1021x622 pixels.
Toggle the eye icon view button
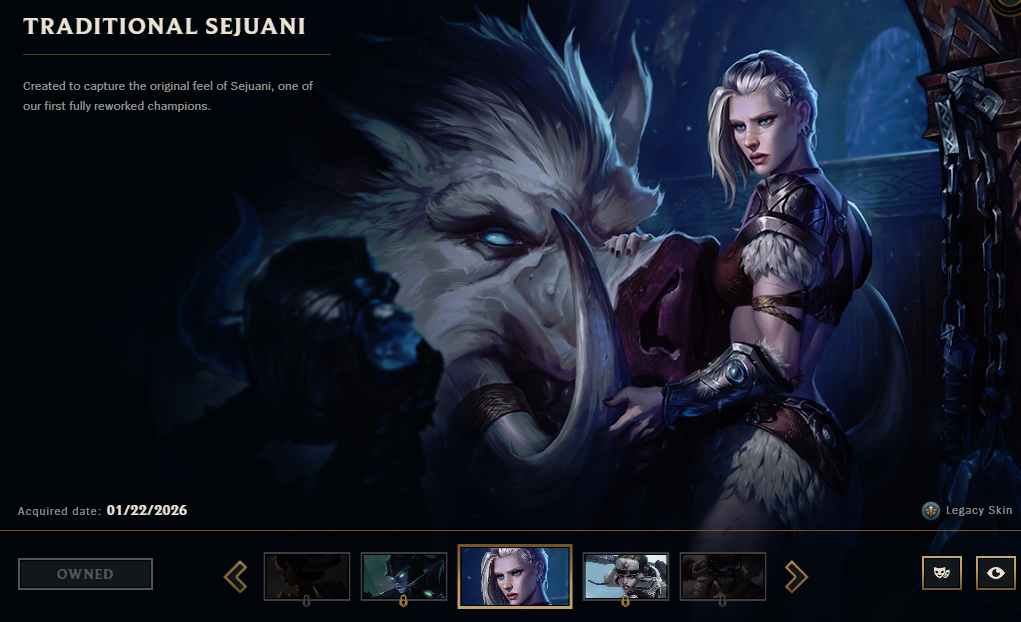(995, 573)
